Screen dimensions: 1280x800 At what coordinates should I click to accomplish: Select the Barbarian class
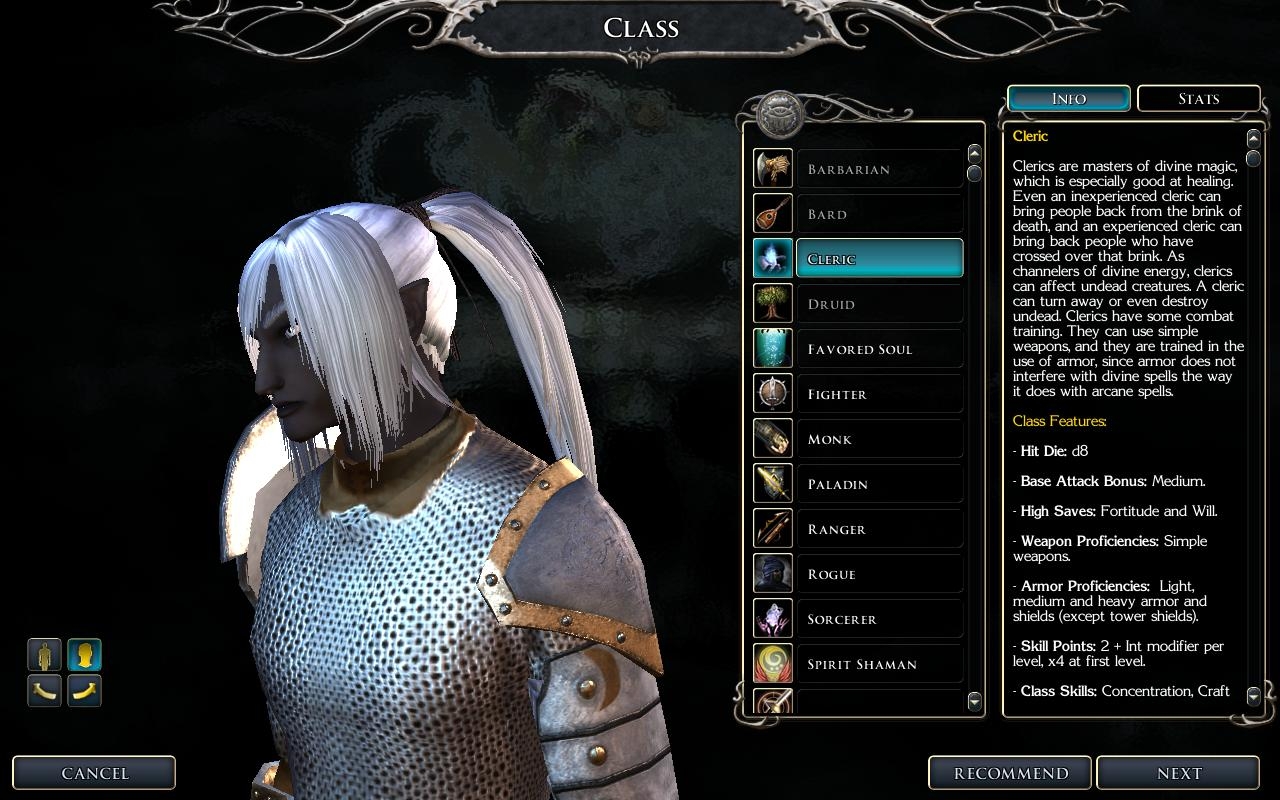879,169
